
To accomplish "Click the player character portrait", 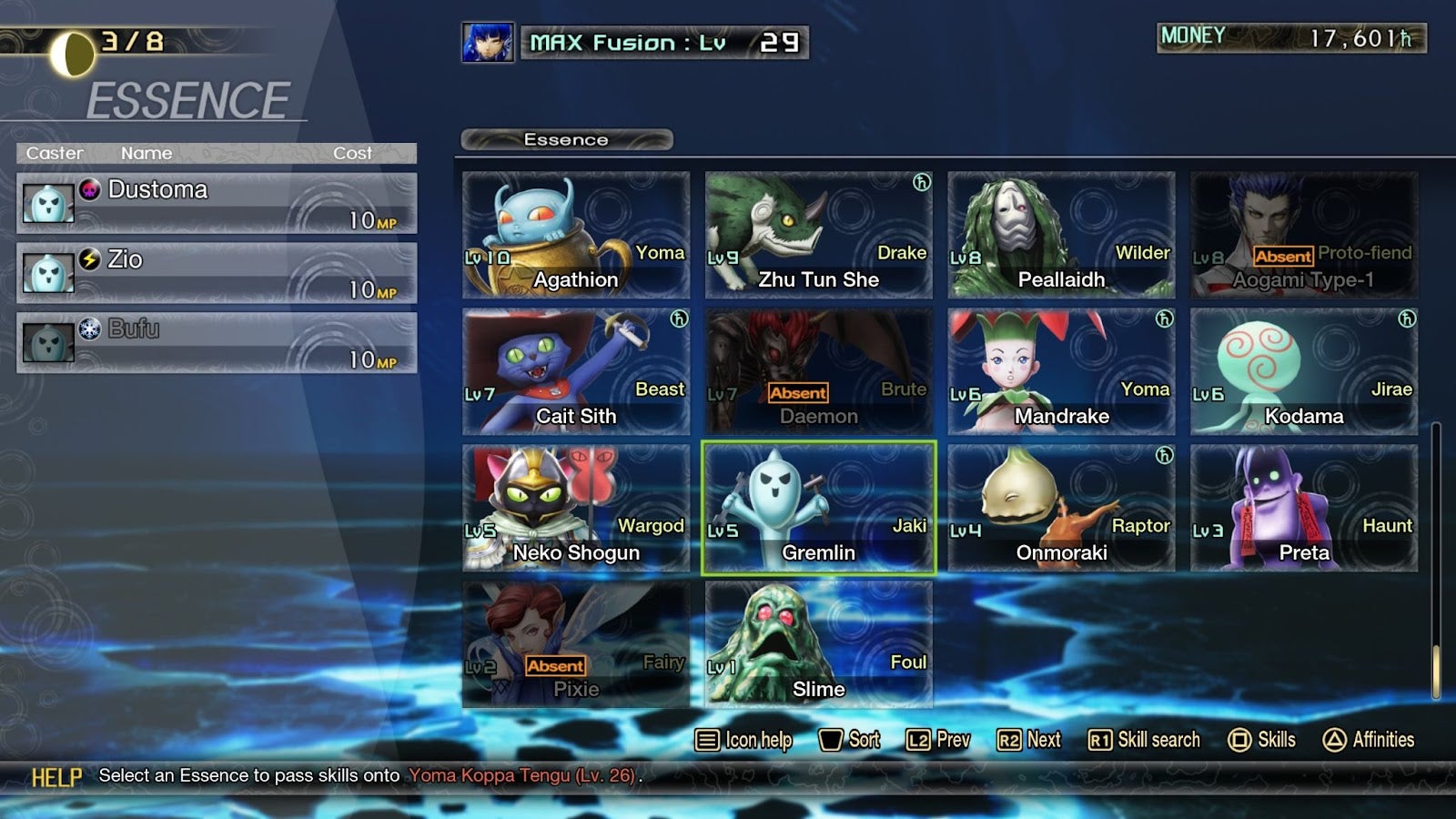I will 489,41.
